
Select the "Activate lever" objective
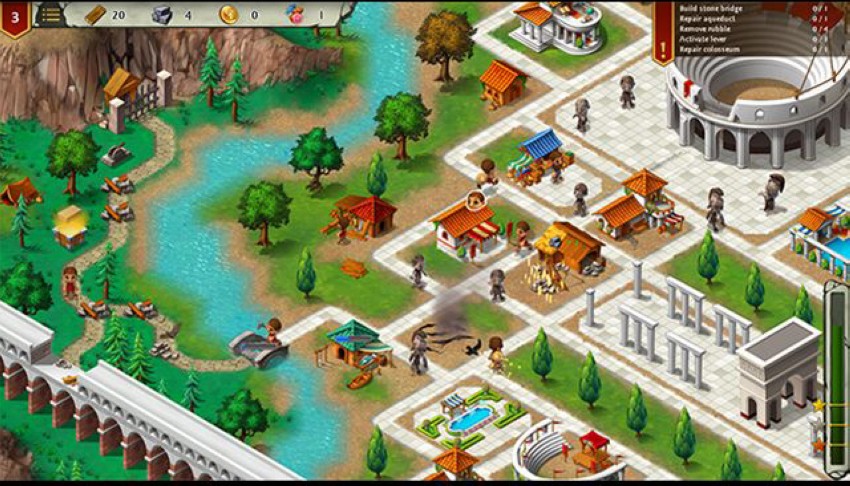click(707, 39)
